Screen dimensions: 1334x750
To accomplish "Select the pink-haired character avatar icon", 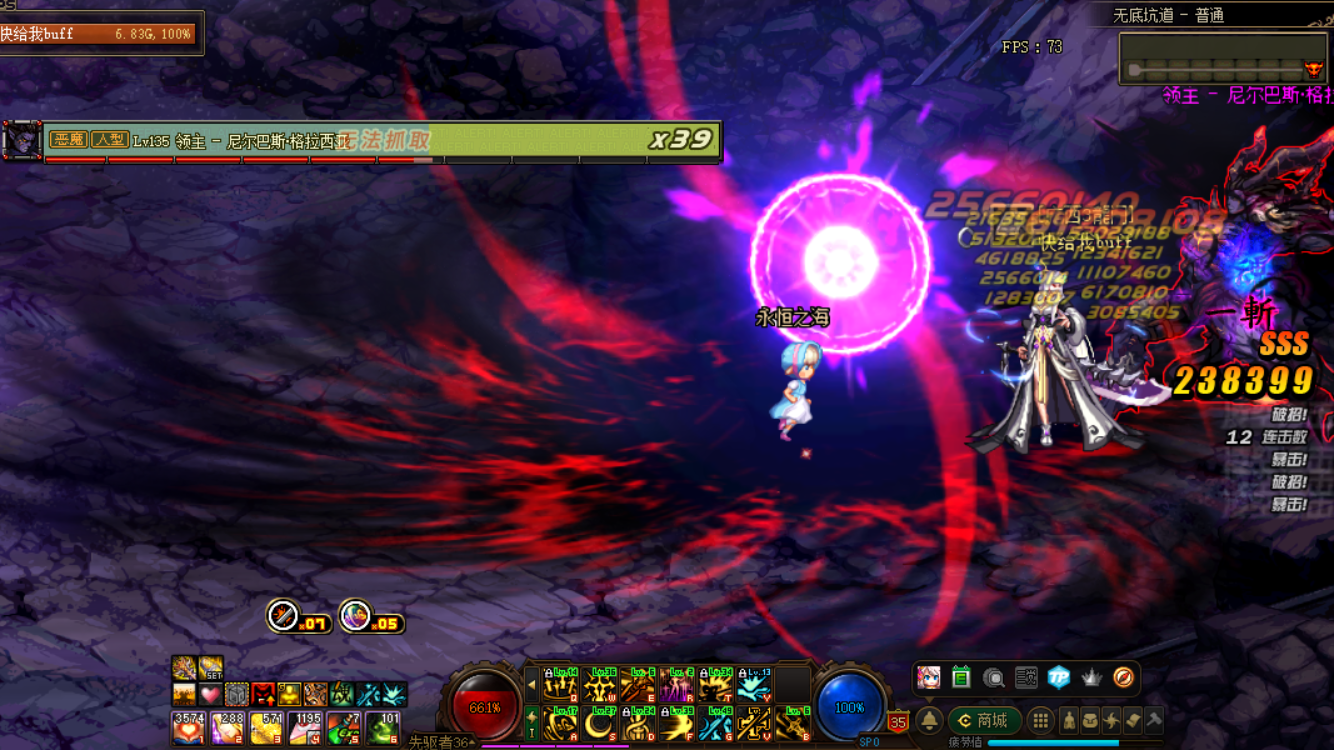I will (x=929, y=678).
